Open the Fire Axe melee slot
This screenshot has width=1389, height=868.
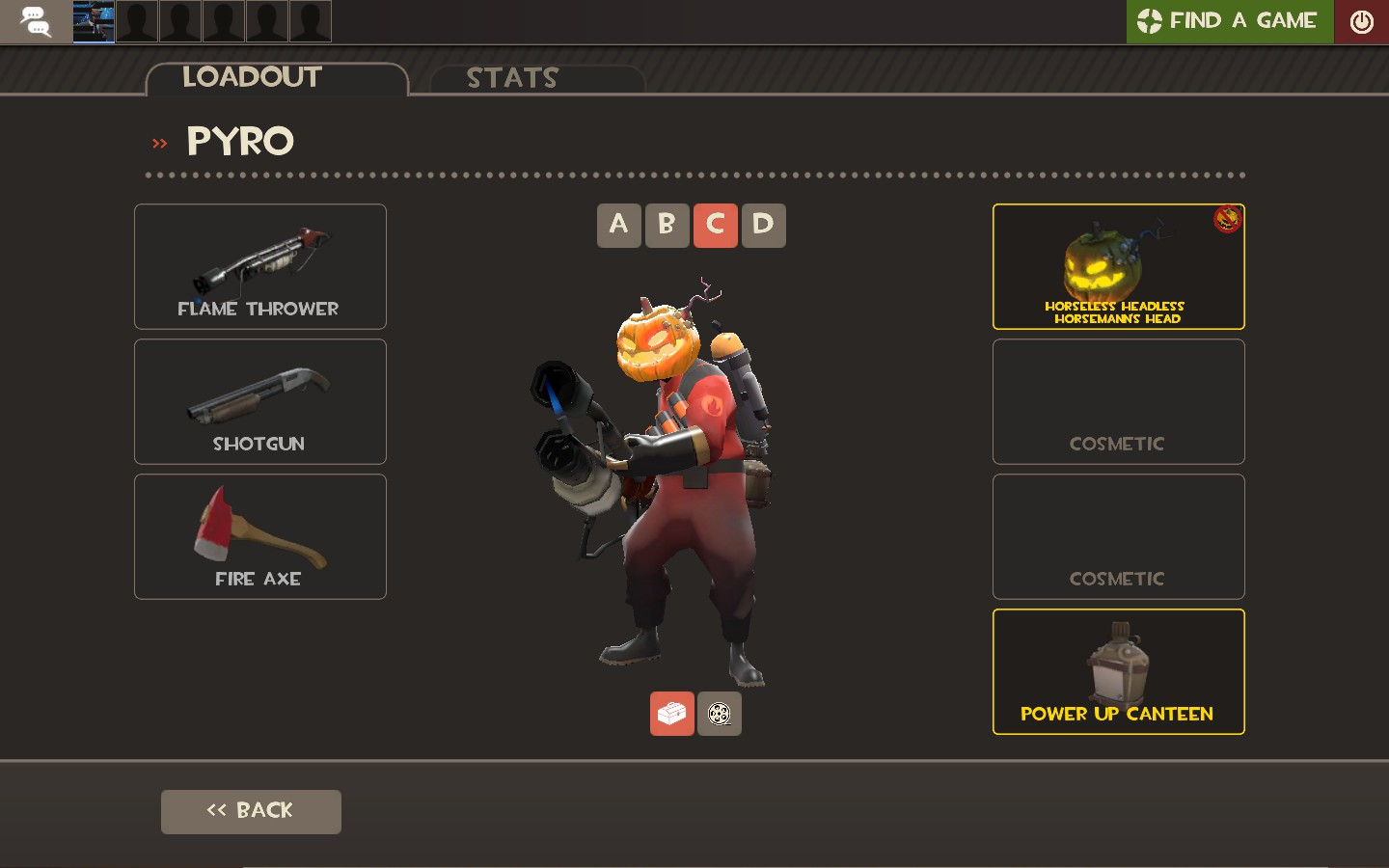click(x=259, y=536)
